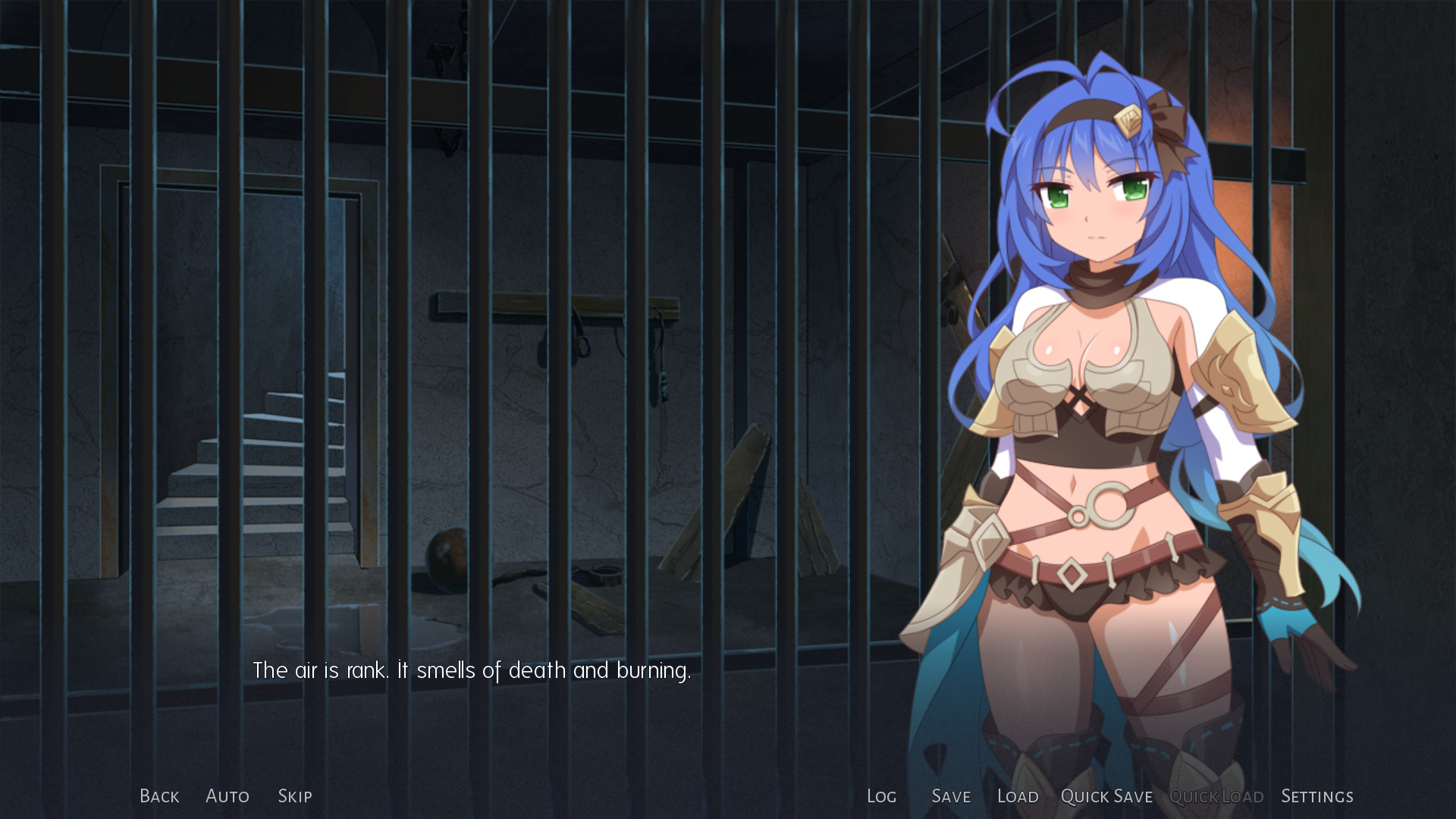
Task: Click the dimmed Quick Load button
Action: tap(1216, 796)
